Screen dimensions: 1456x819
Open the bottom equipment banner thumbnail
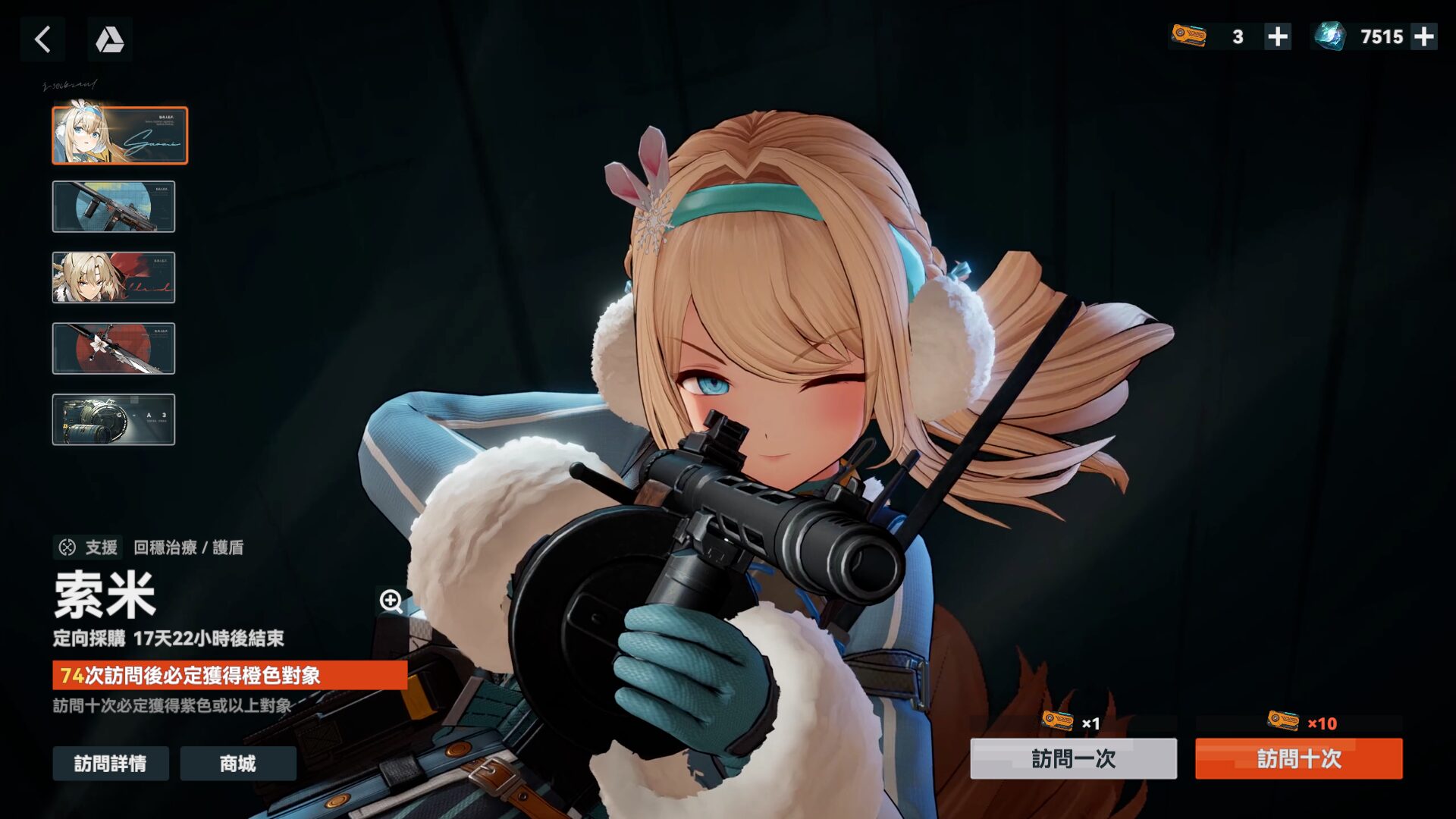click(113, 419)
